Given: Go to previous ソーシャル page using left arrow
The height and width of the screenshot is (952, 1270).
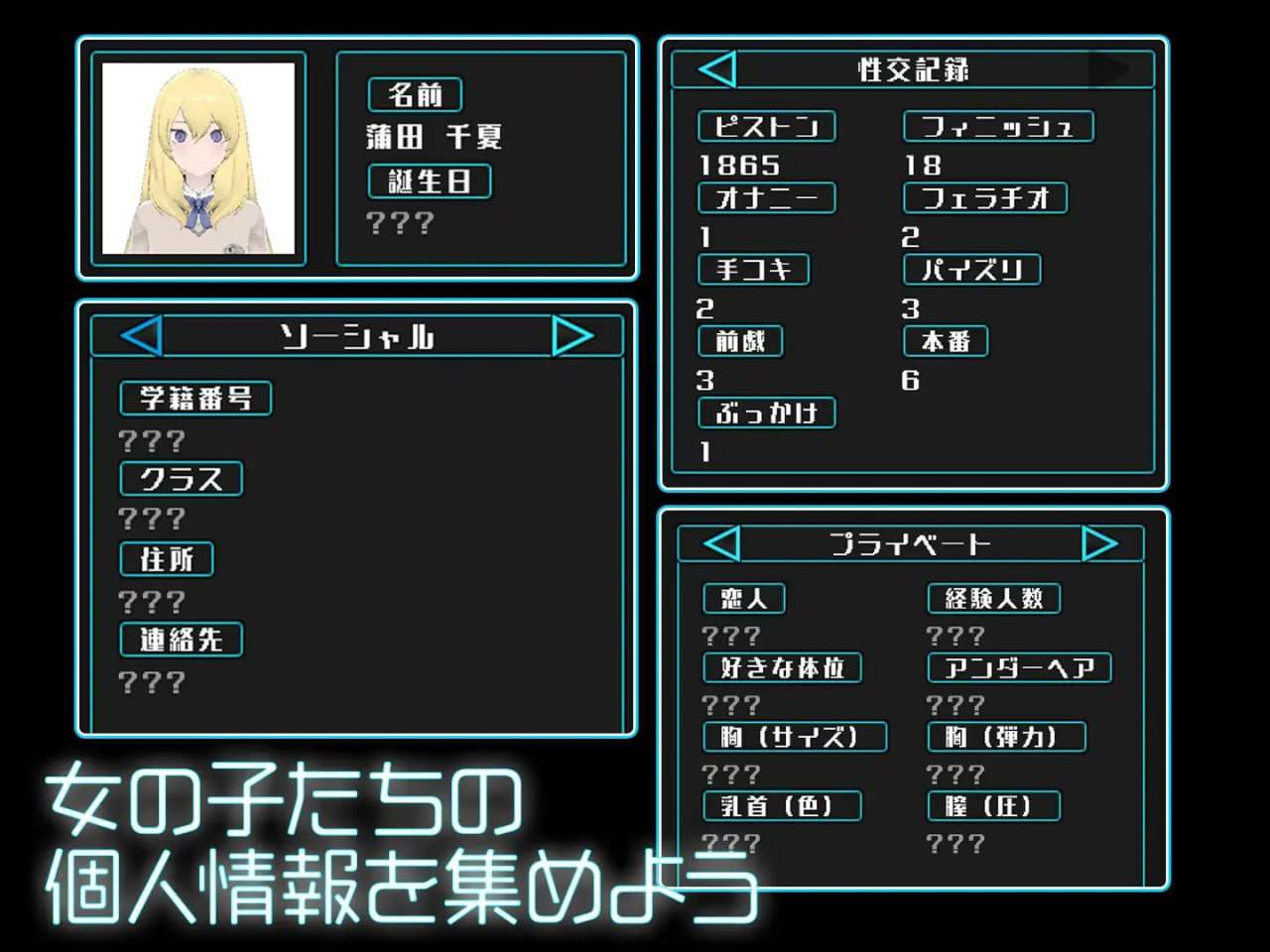Looking at the screenshot, I should tap(139, 336).
